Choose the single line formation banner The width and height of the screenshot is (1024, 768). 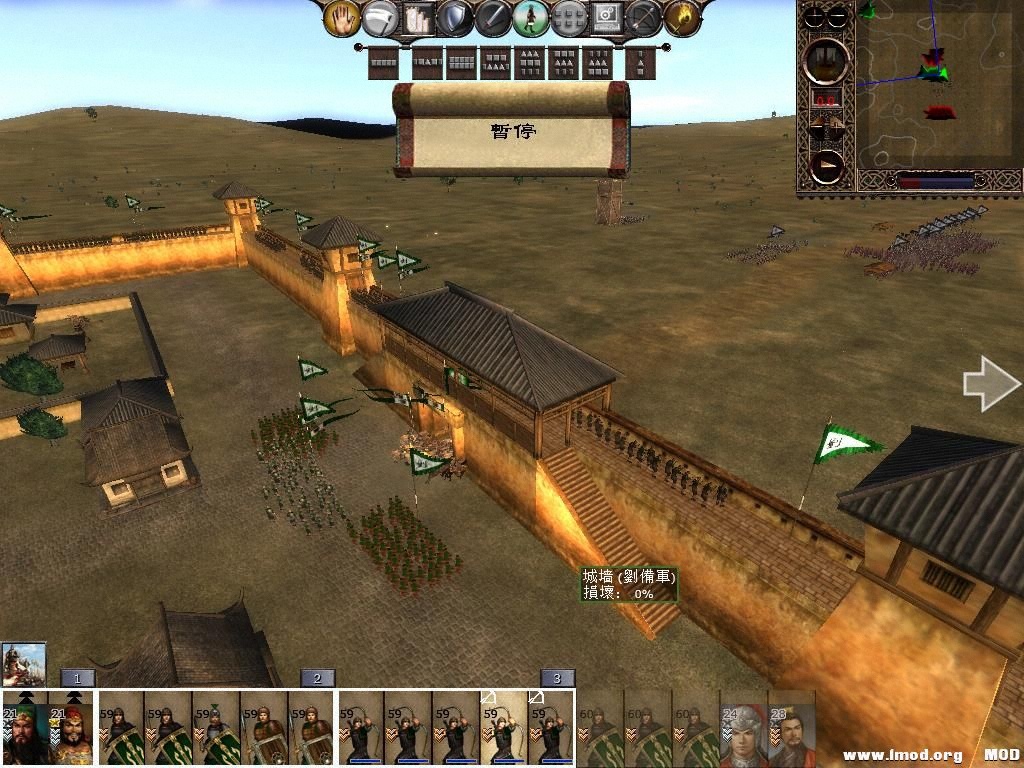coord(383,63)
